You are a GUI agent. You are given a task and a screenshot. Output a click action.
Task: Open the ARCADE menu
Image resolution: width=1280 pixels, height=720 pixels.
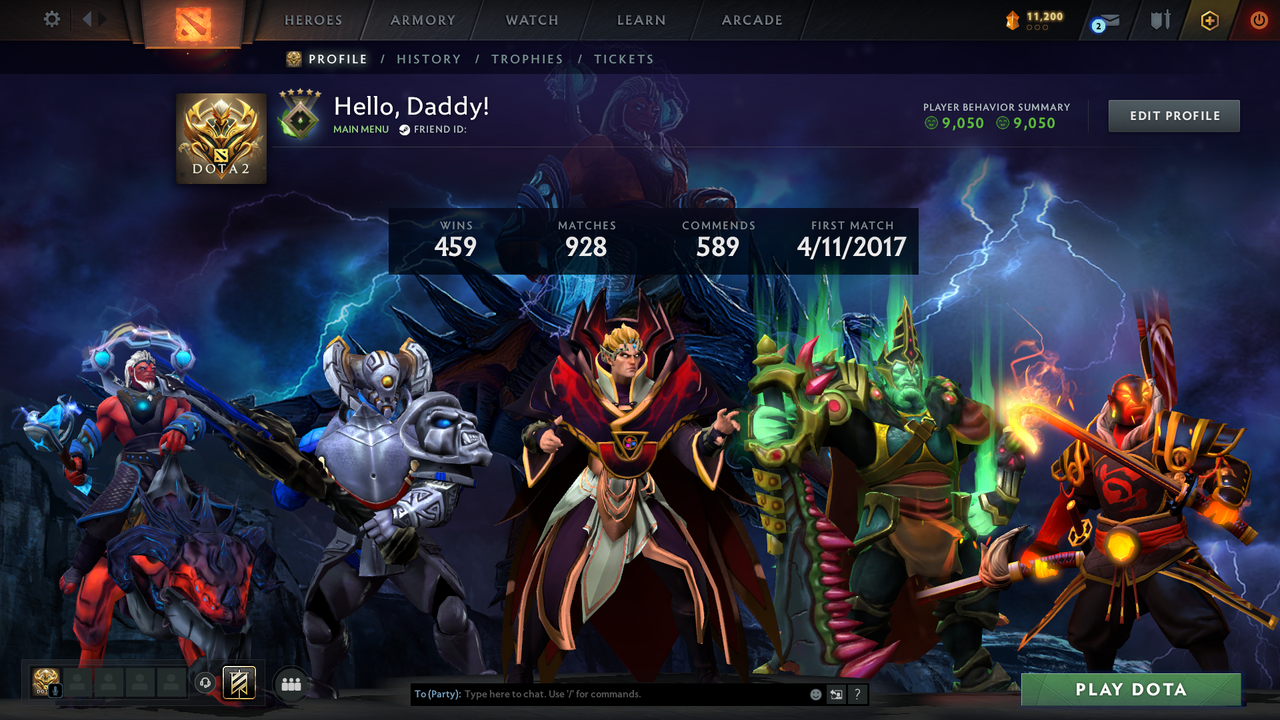[750, 19]
